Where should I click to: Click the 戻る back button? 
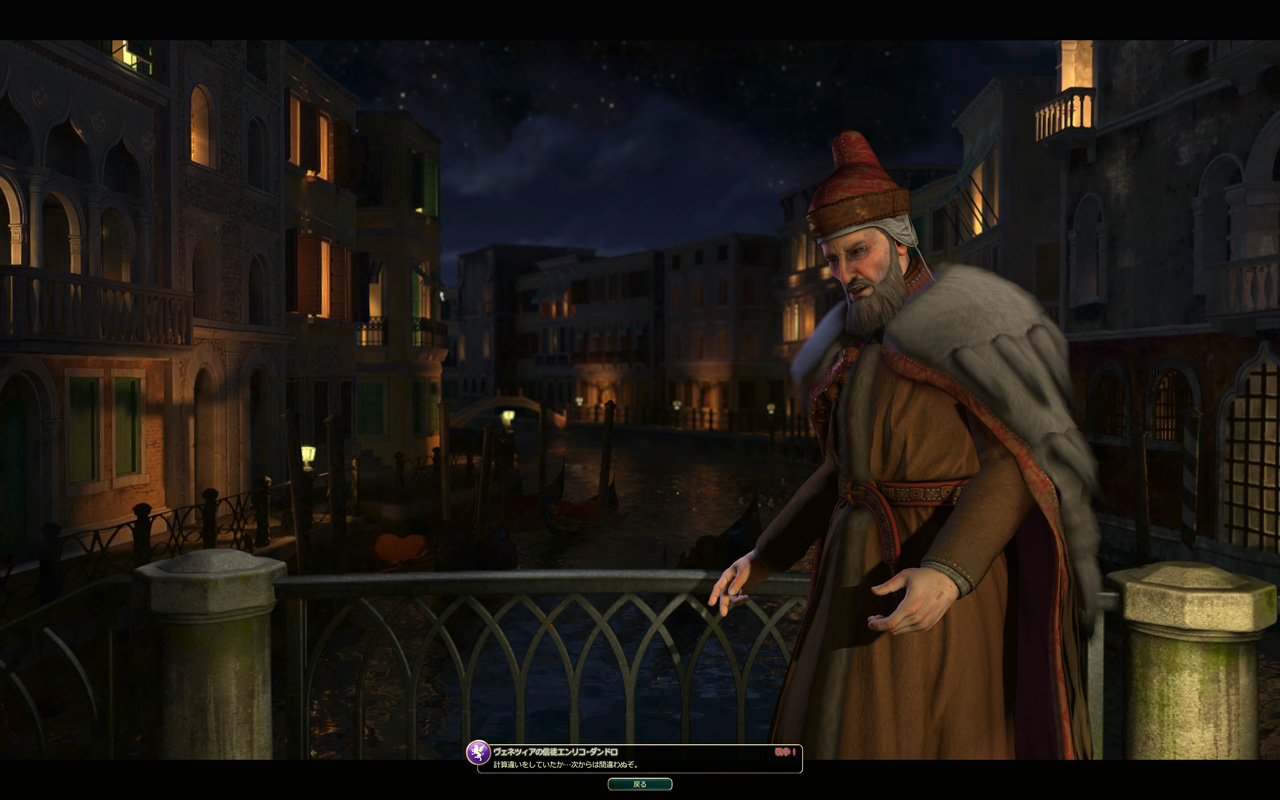tap(640, 785)
